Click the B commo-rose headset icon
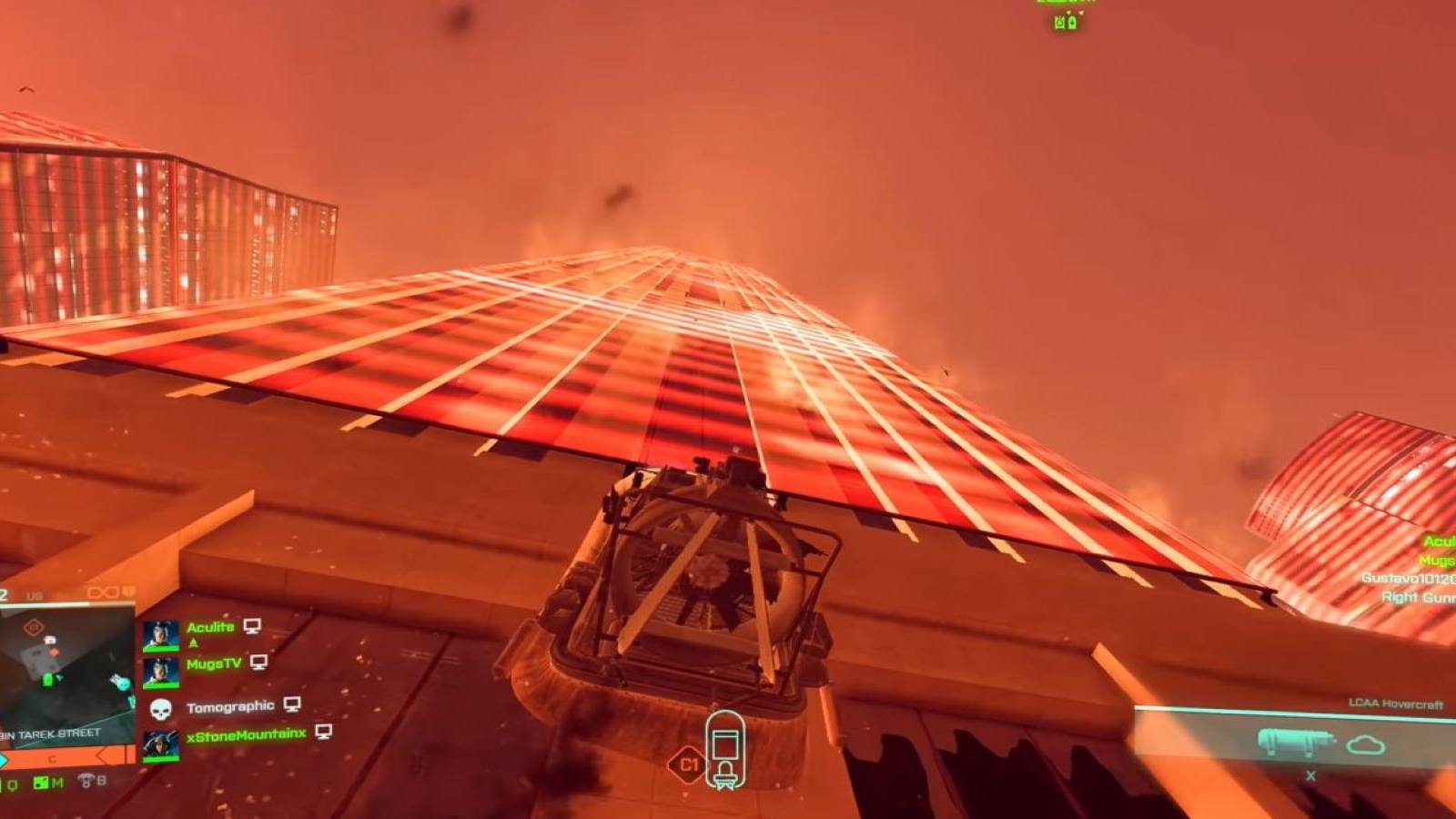Screen dimensions: 1456x819 point(86,780)
